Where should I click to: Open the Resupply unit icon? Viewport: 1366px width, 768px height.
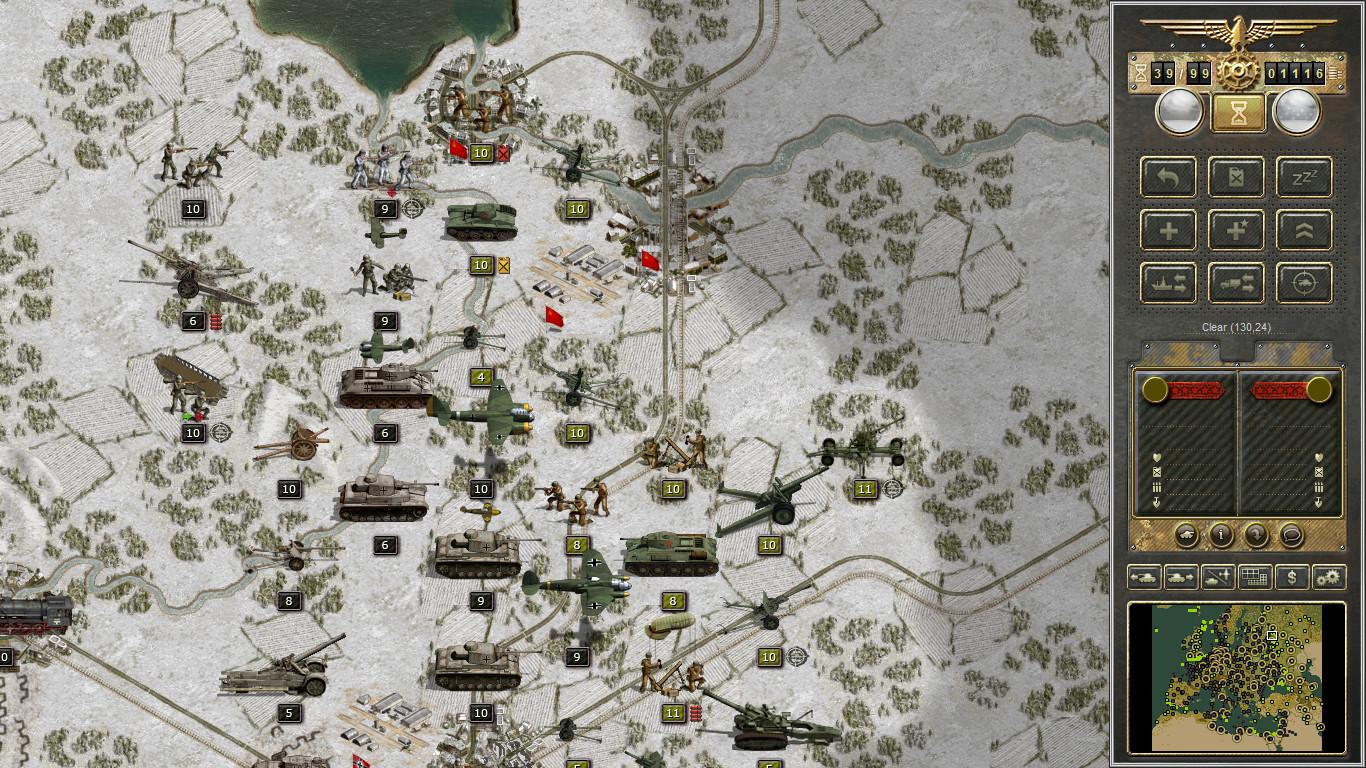pyautogui.click(x=1236, y=177)
